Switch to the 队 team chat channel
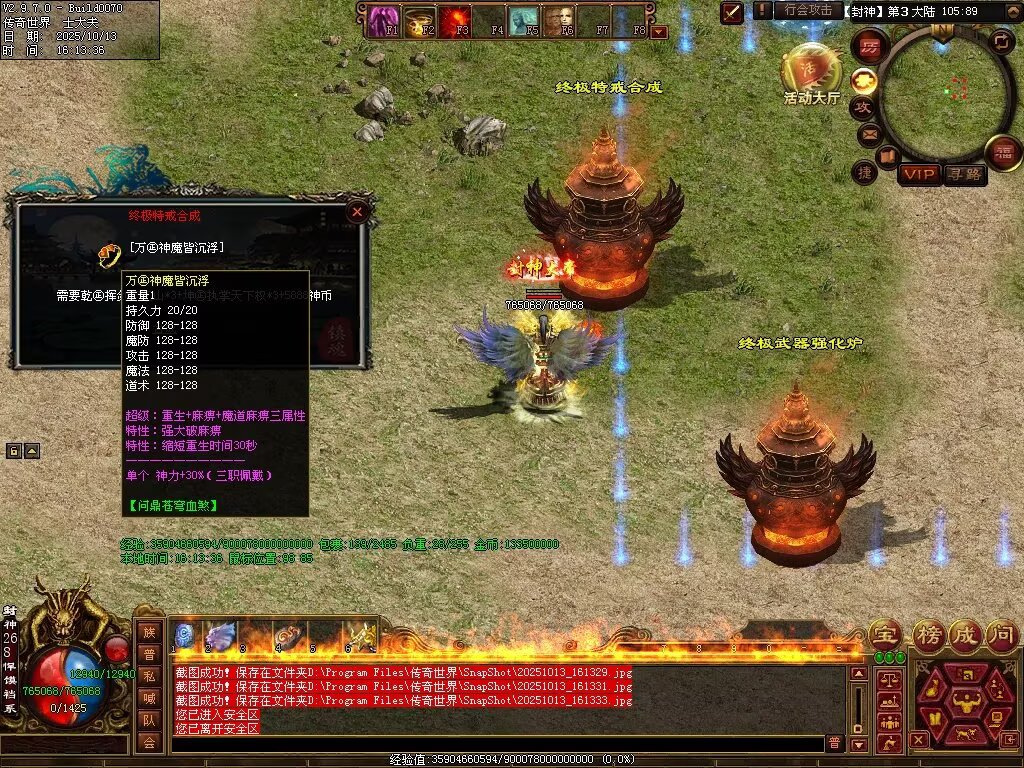 (149, 720)
